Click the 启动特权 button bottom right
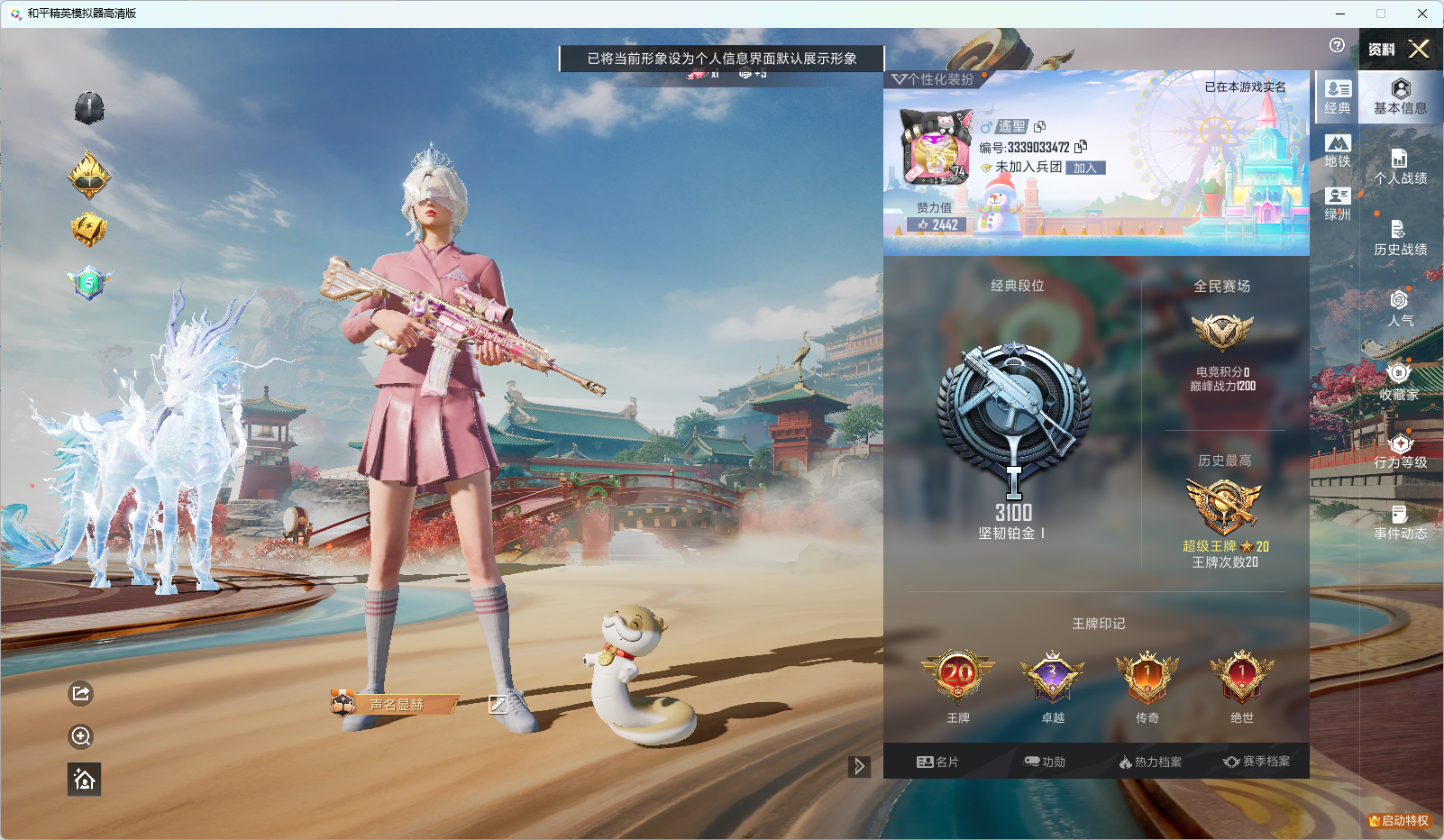The image size is (1444, 840). (x=1398, y=822)
